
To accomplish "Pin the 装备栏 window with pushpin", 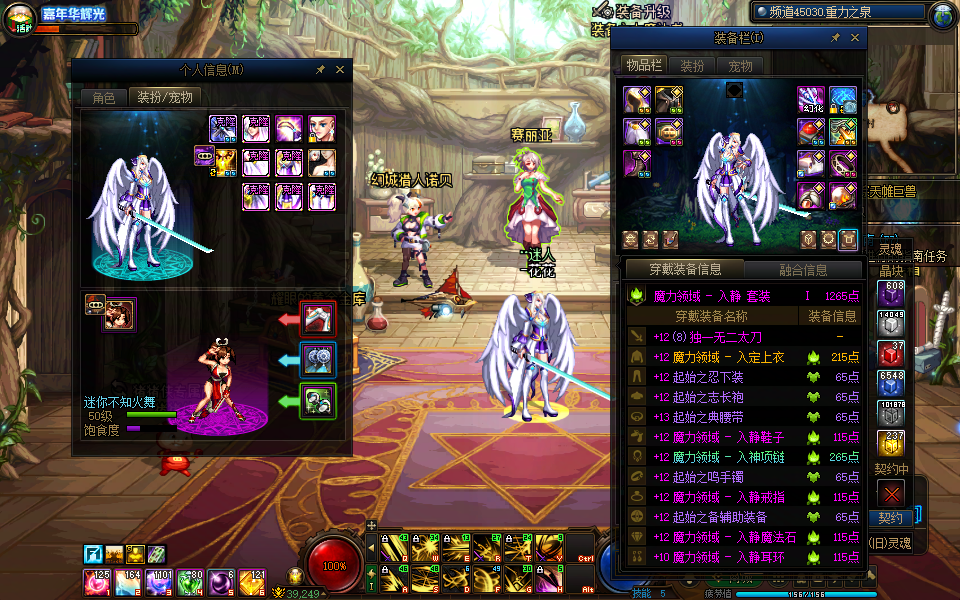I will point(835,37).
